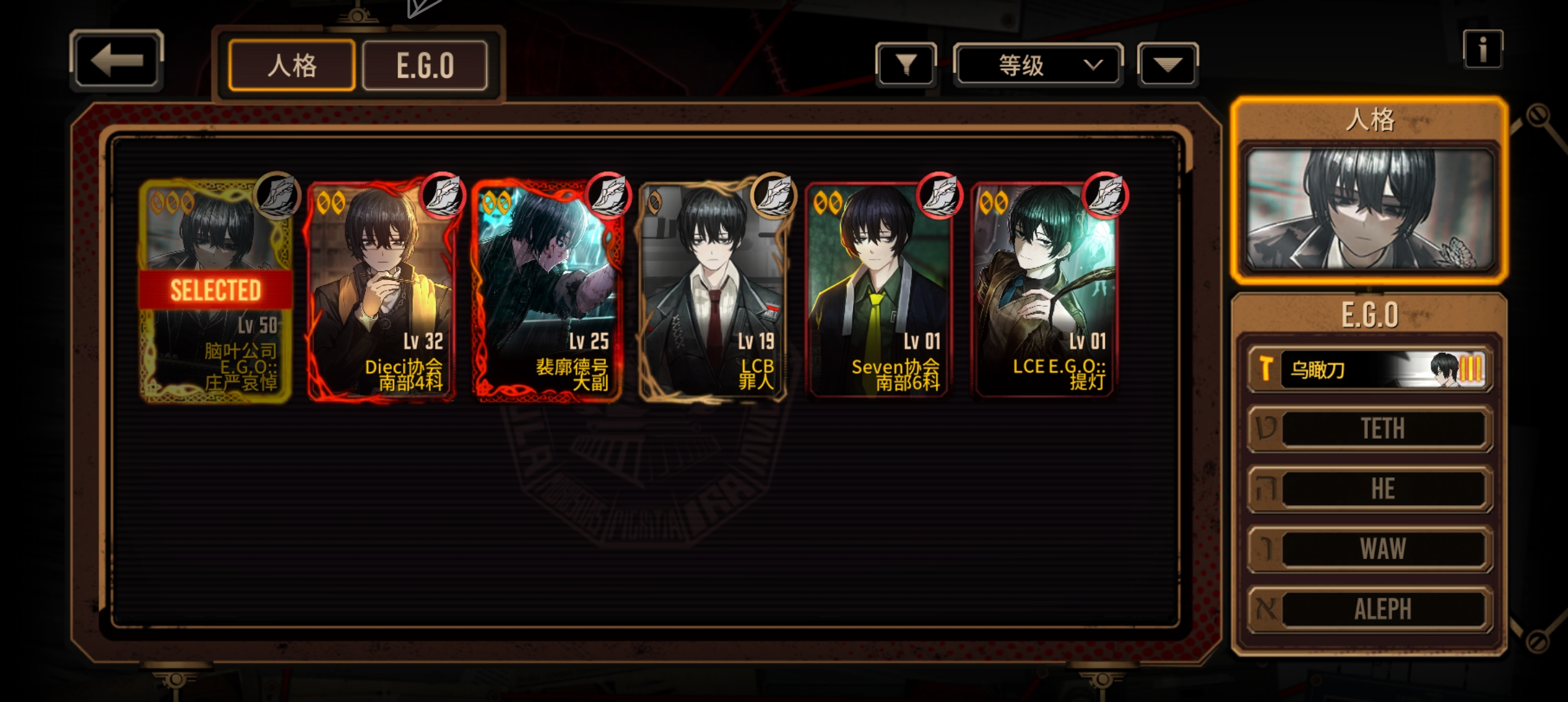Click the selected 脑叶公司 庄严哀悼 card
Screen dimensions: 1568x702
coord(216,291)
